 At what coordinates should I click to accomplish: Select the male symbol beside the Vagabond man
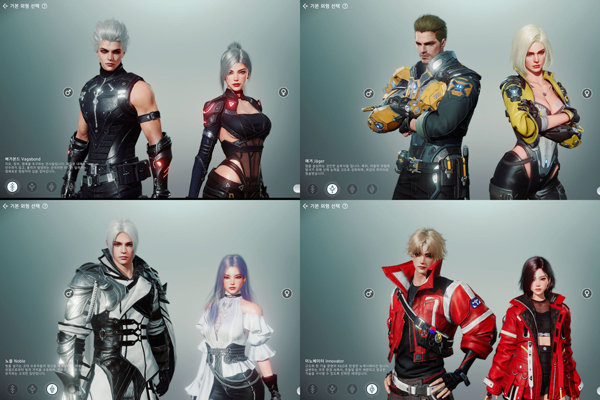(69, 92)
